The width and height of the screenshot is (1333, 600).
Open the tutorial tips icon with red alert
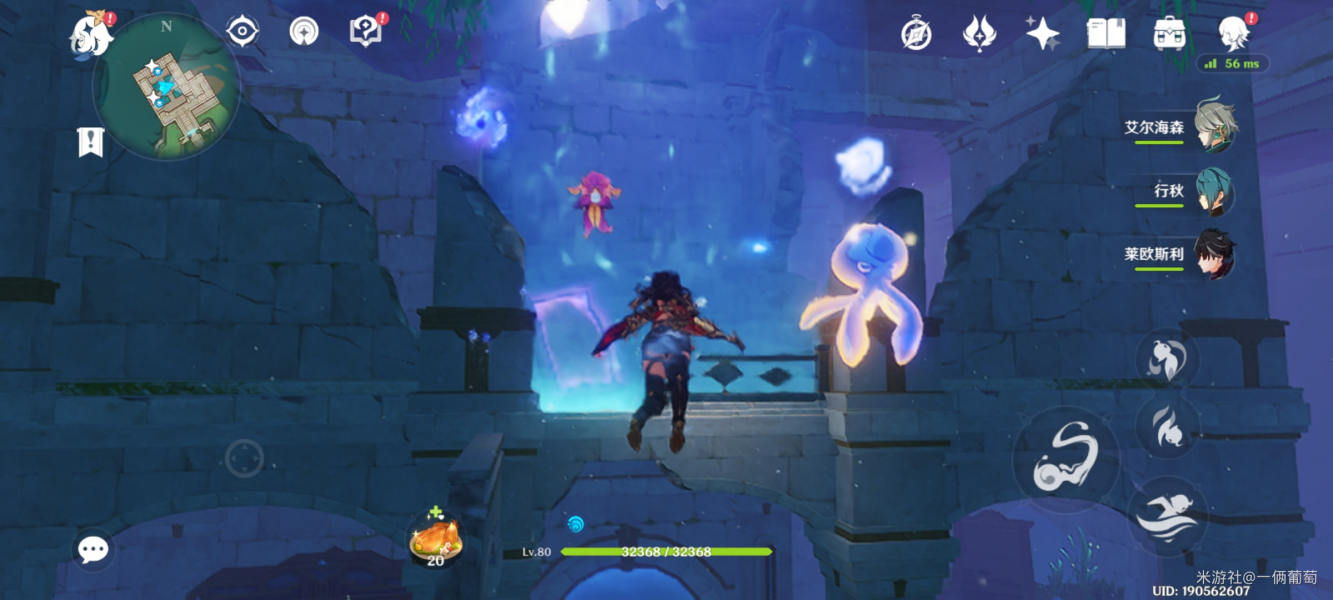[366, 31]
